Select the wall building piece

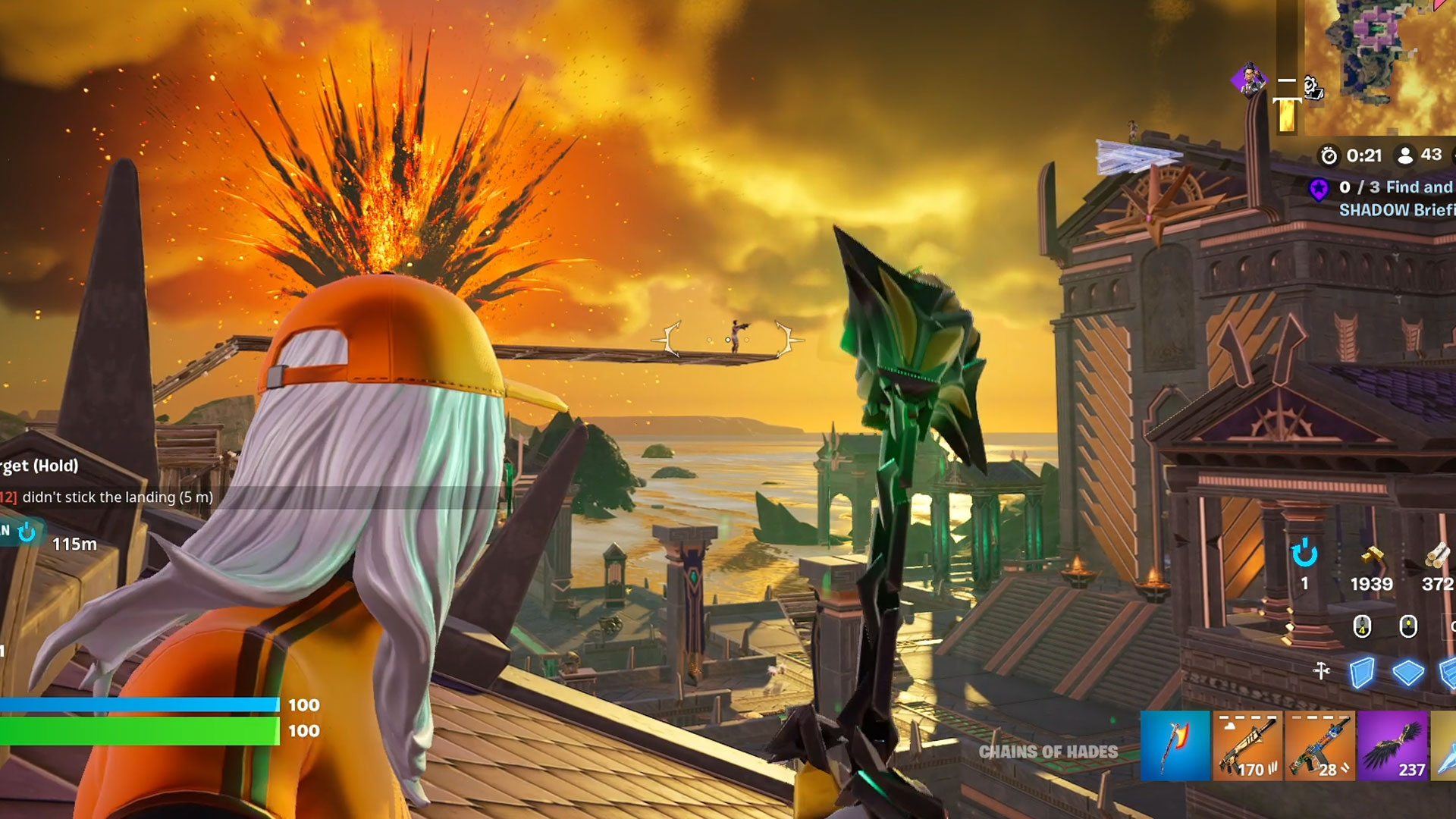click(1362, 673)
